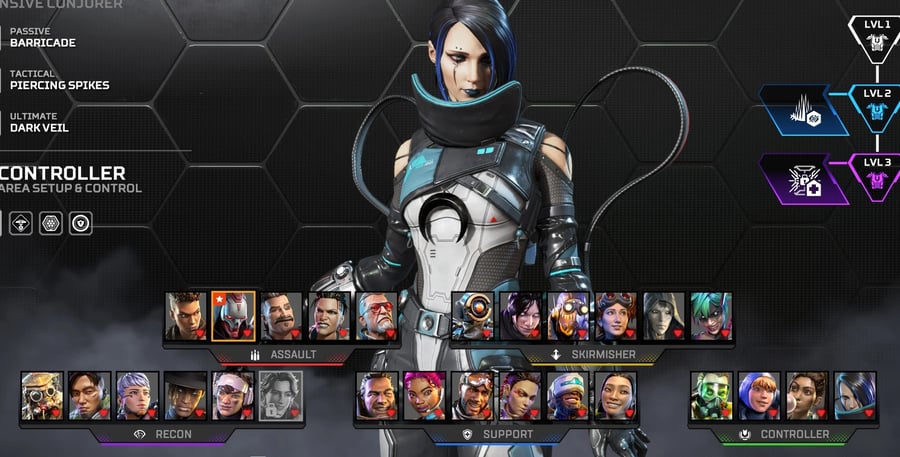Choose the highlighted Revenant portrait

[233, 316]
